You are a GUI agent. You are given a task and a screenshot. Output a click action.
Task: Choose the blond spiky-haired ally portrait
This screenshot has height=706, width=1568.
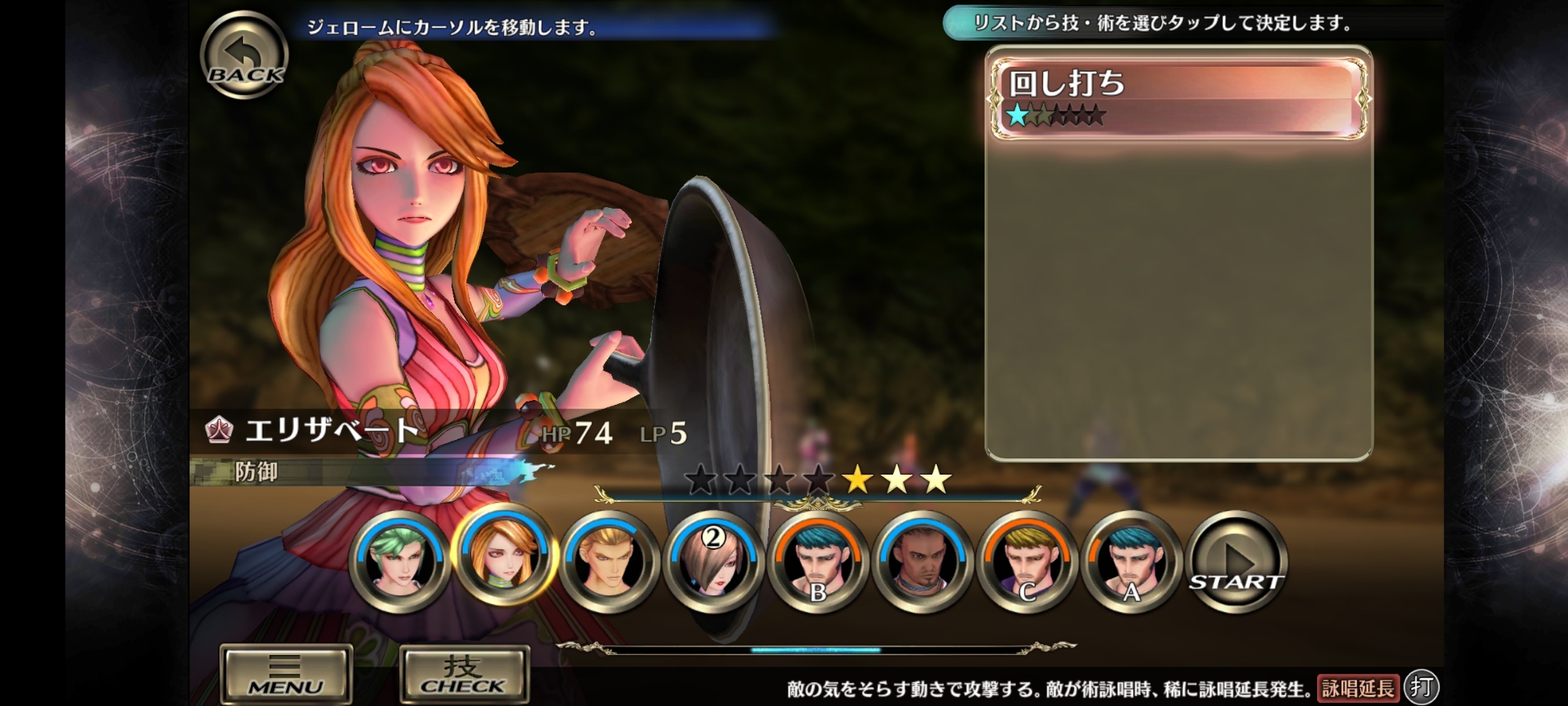coord(609,562)
